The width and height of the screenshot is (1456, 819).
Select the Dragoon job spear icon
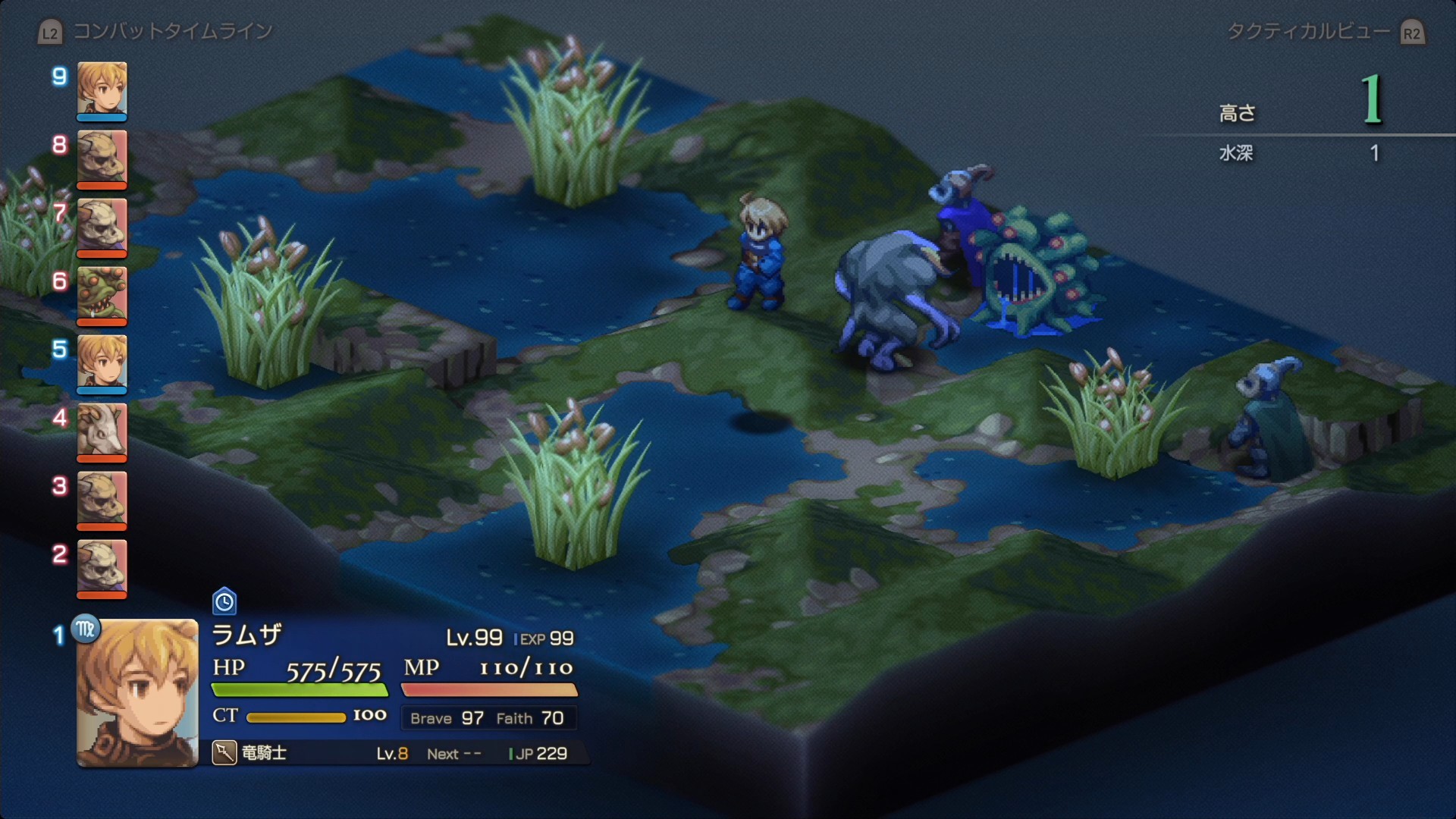click(x=224, y=753)
